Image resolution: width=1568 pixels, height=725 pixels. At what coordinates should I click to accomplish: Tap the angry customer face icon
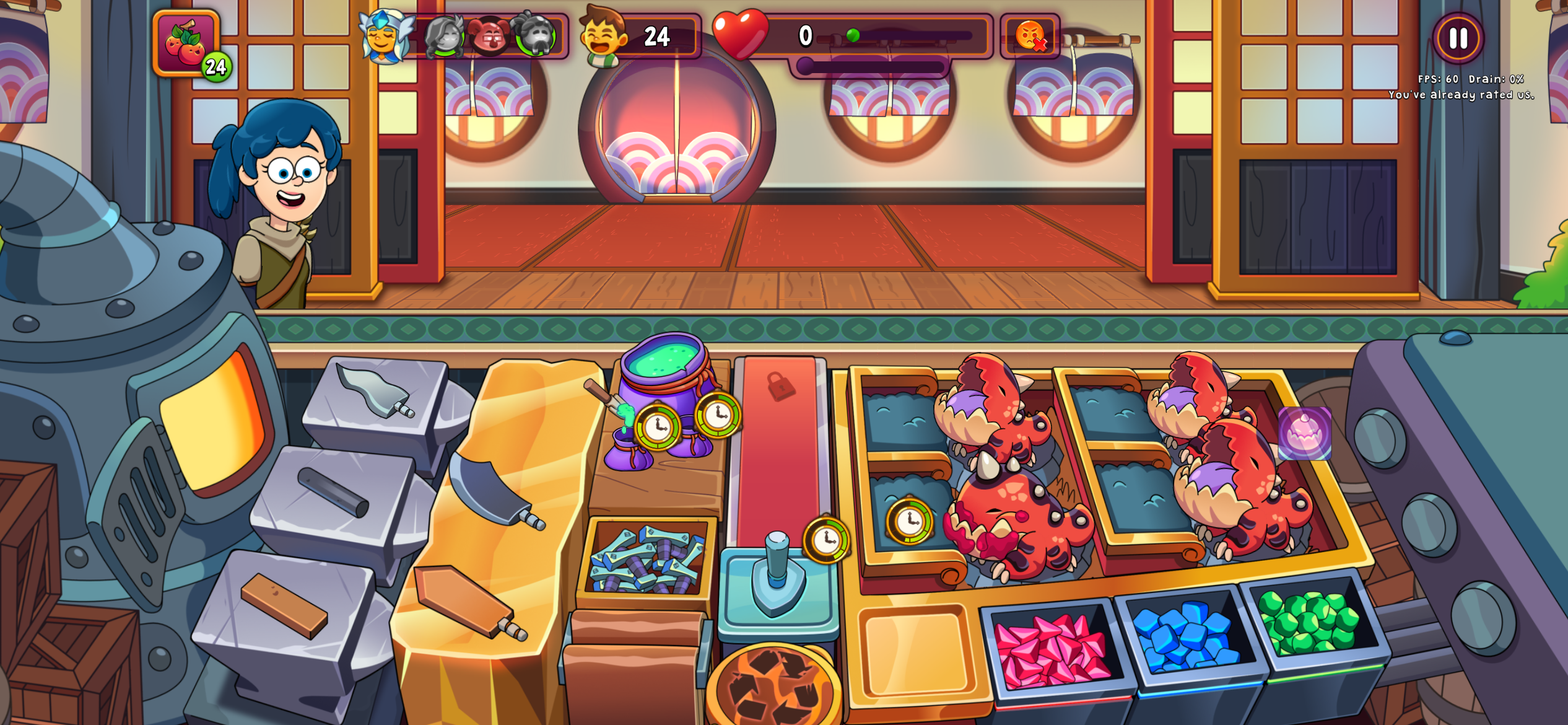[x=1030, y=35]
